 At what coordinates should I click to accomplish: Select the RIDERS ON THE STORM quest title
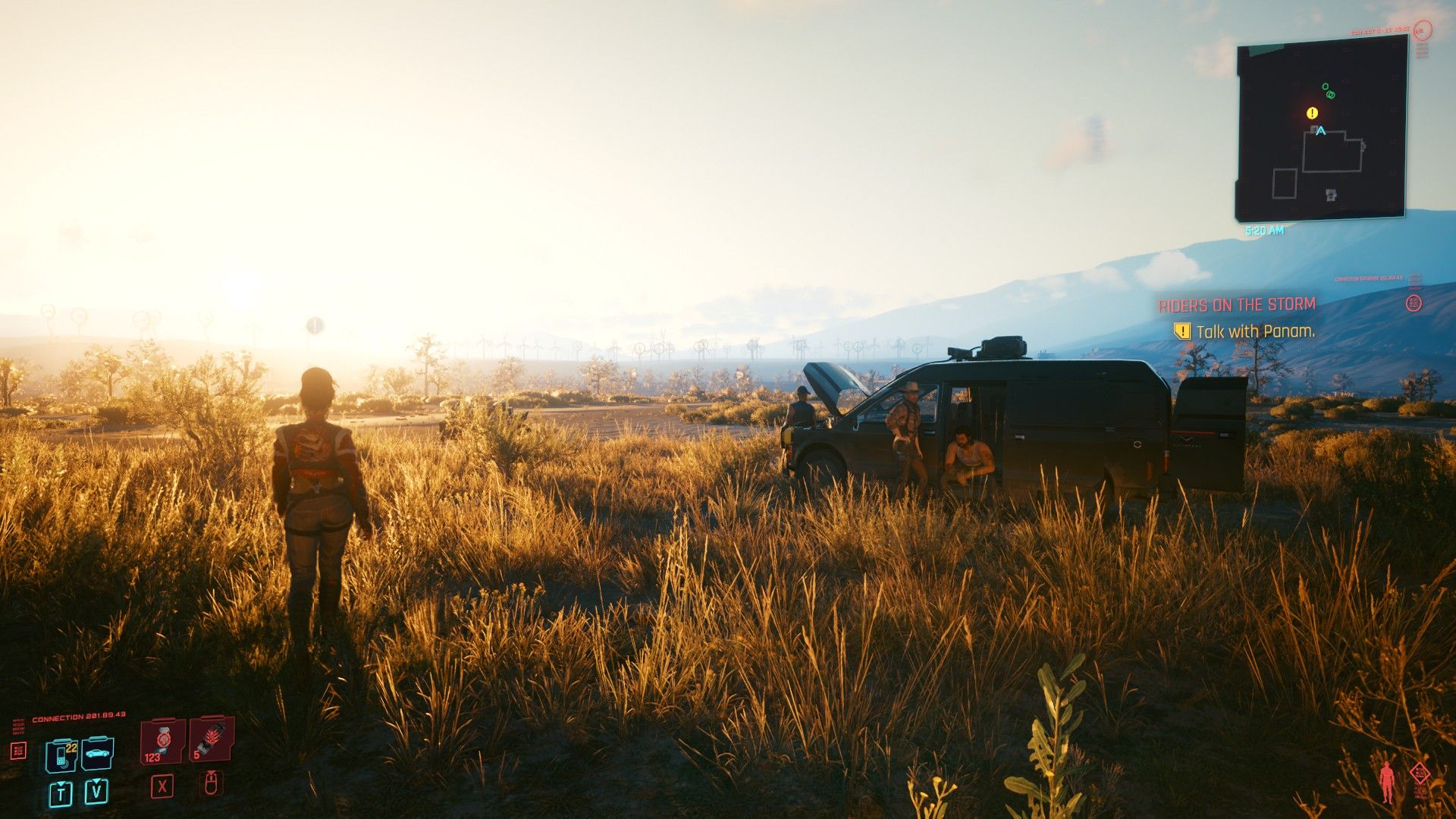click(x=1238, y=303)
